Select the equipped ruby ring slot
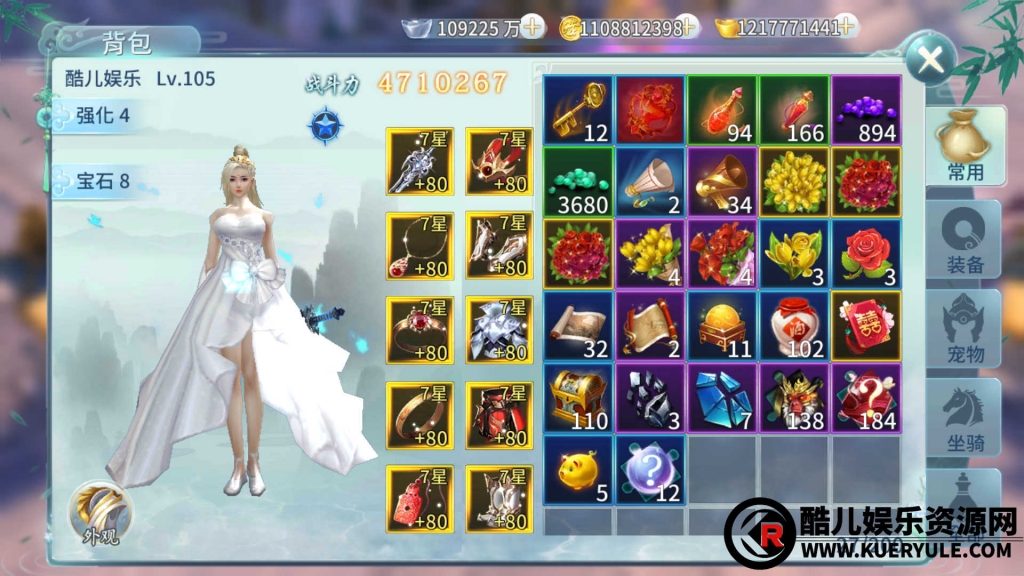 (419, 330)
